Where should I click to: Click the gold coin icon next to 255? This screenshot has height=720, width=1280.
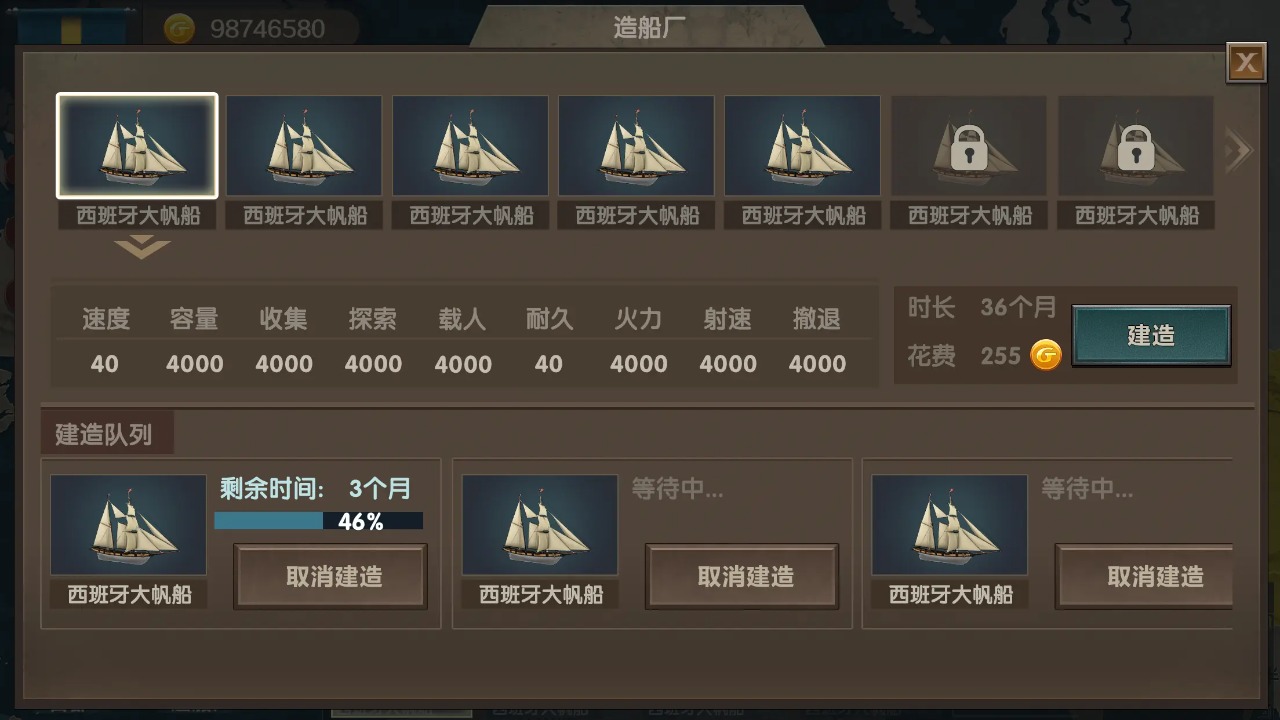point(1043,355)
